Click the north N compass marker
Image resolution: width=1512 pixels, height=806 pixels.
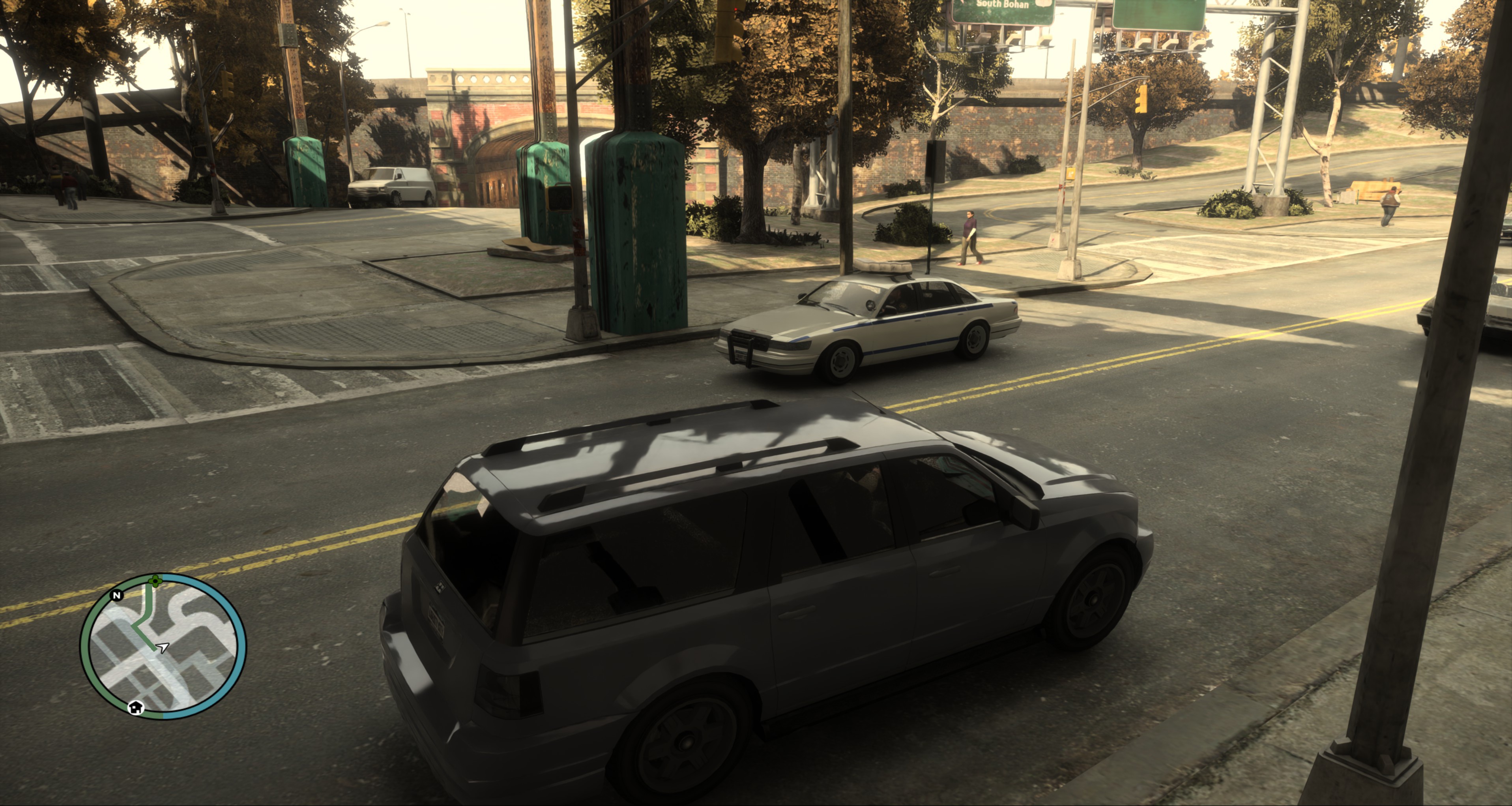tap(117, 595)
